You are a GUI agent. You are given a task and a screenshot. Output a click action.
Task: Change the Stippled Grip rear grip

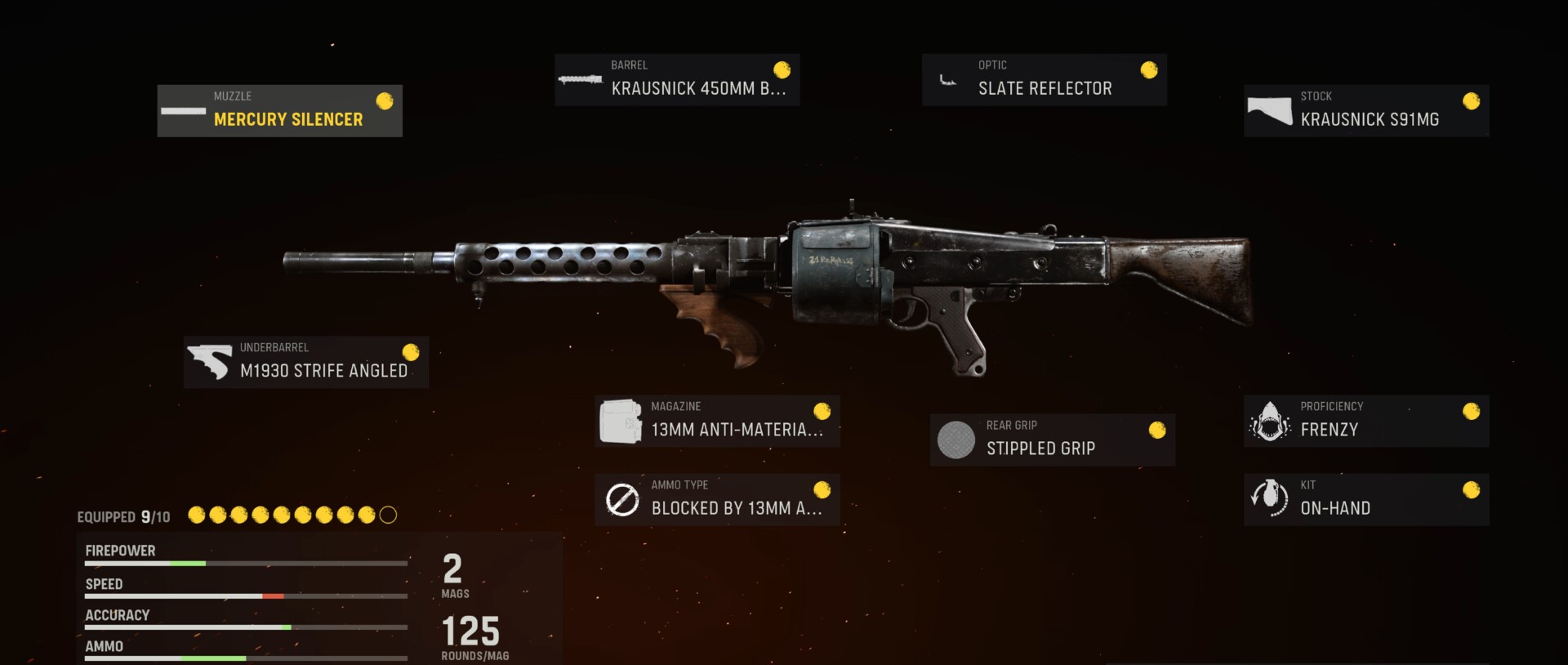point(1052,440)
